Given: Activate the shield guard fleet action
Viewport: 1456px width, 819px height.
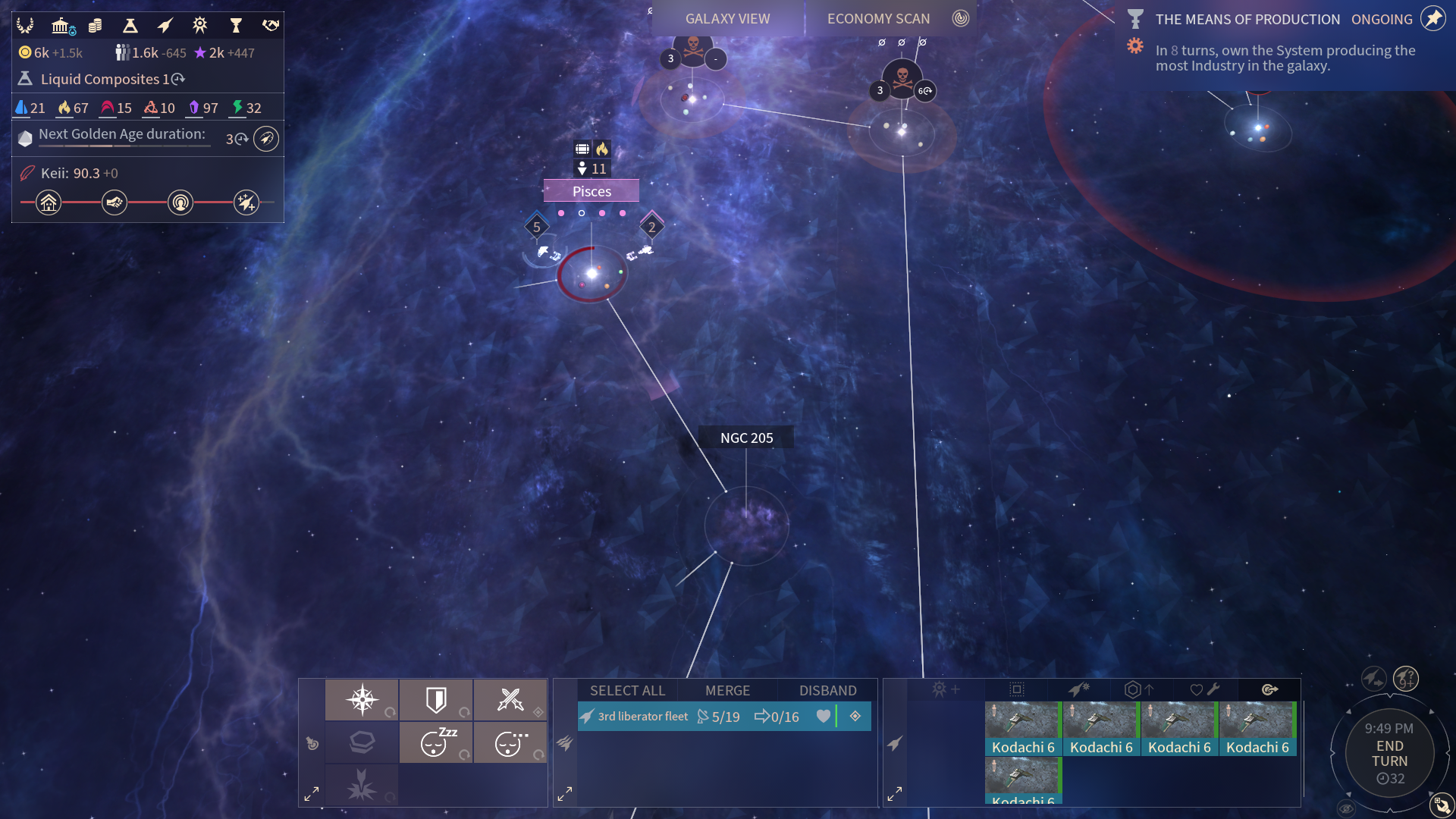Looking at the screenshot, I should pos(436,699).
